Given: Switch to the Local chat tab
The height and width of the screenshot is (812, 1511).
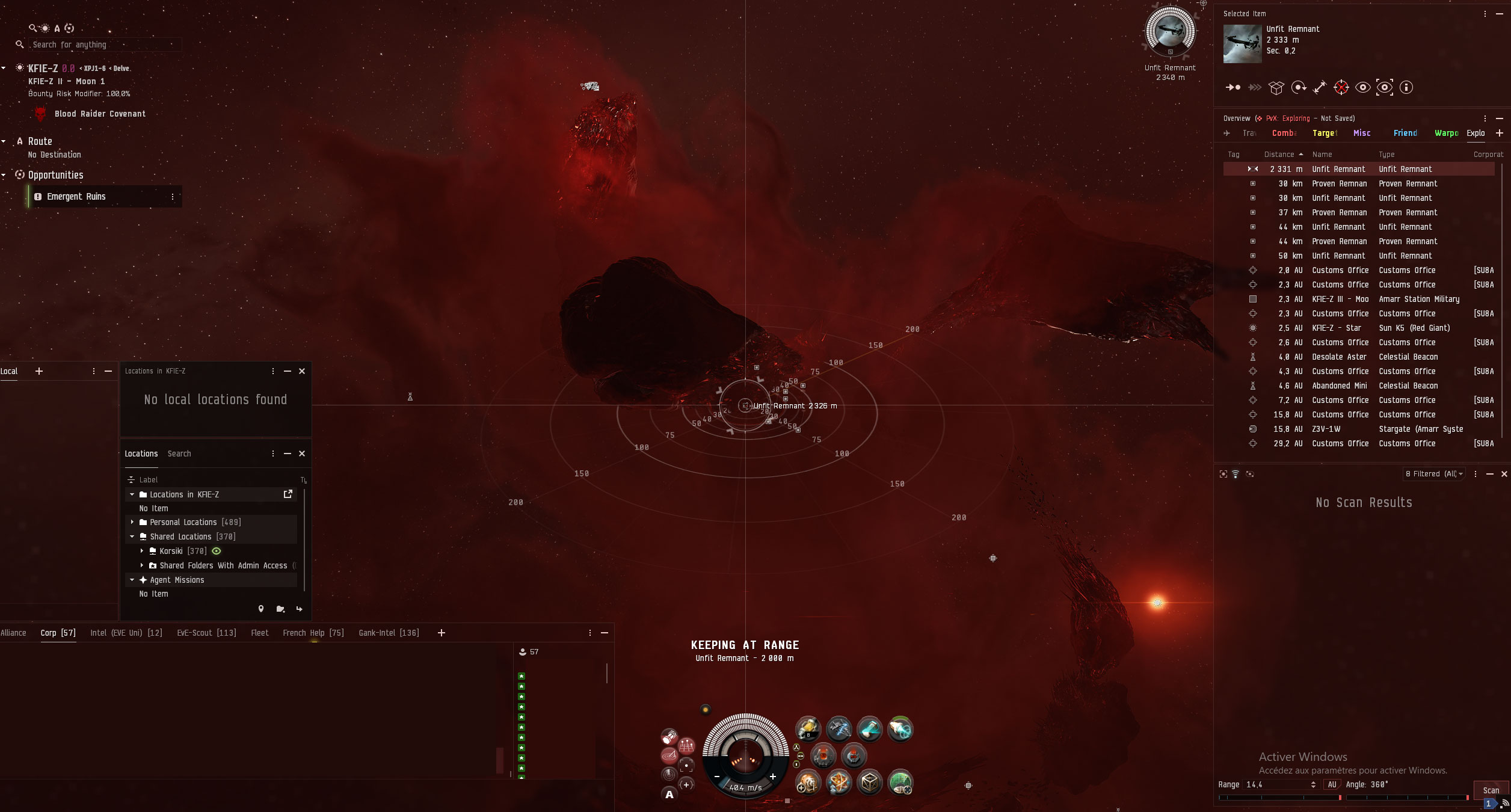Looking at the screenshot, I should [x=9, y=371].
